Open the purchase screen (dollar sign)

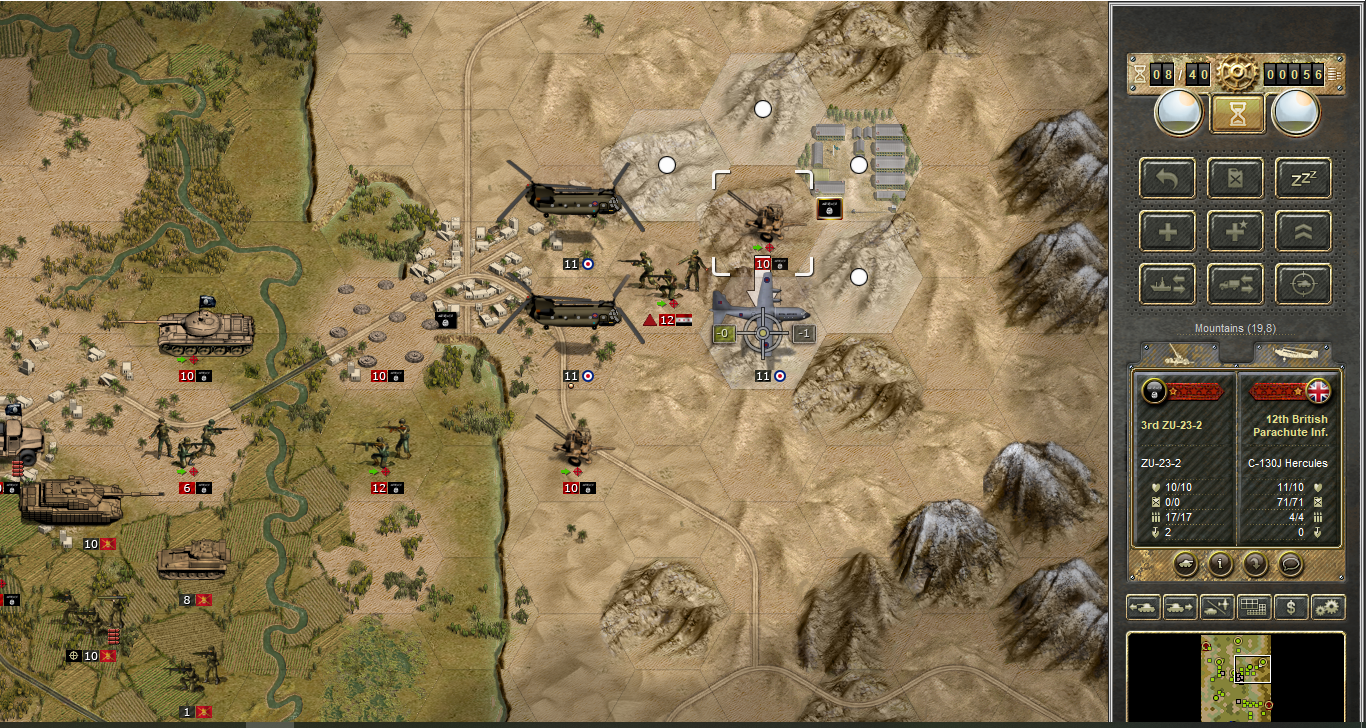(1291, 606)
